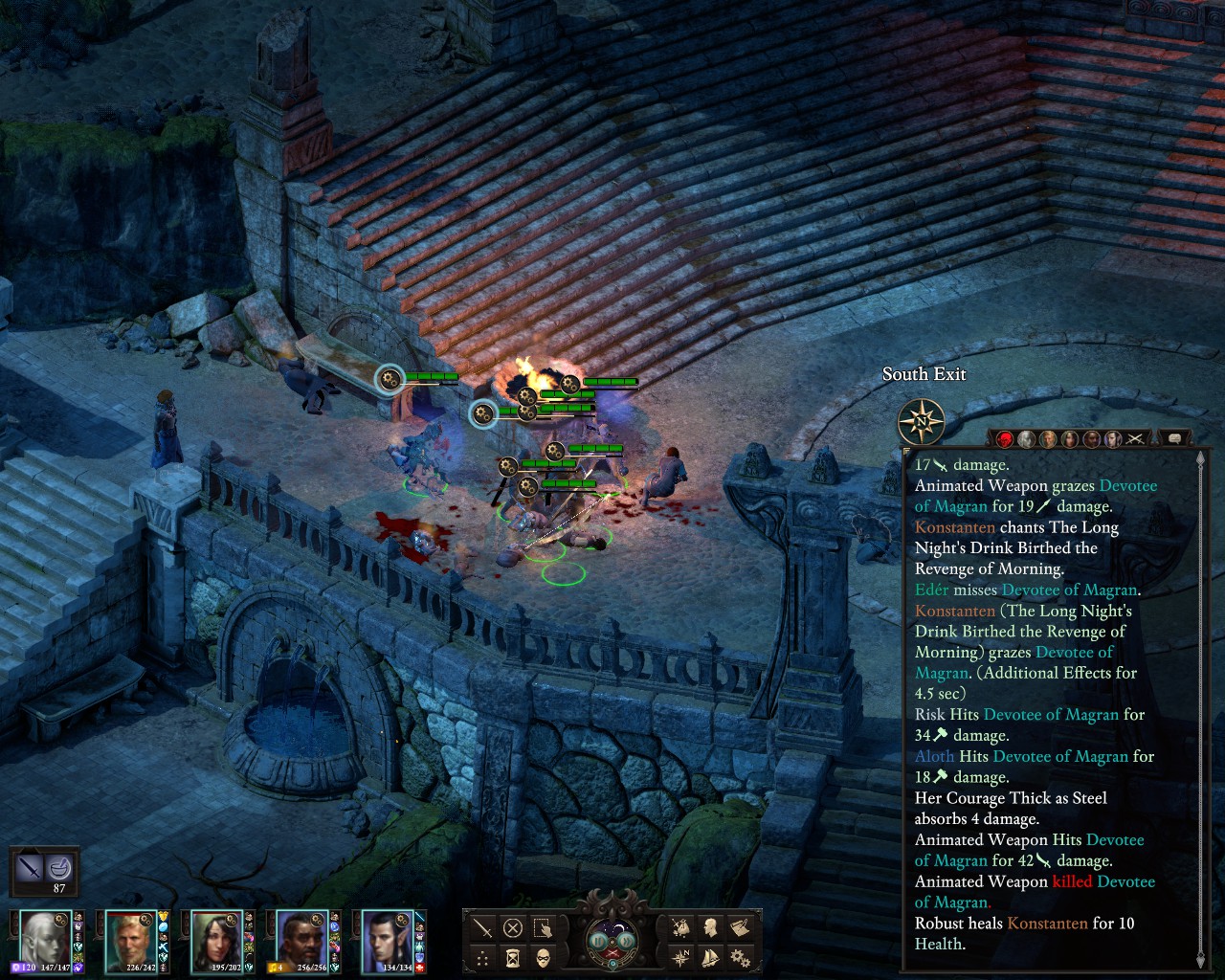Toggle fast-forward speed on the central dial
The image size is (1225, 980).
pyautogui.click(x=626, y=941)
